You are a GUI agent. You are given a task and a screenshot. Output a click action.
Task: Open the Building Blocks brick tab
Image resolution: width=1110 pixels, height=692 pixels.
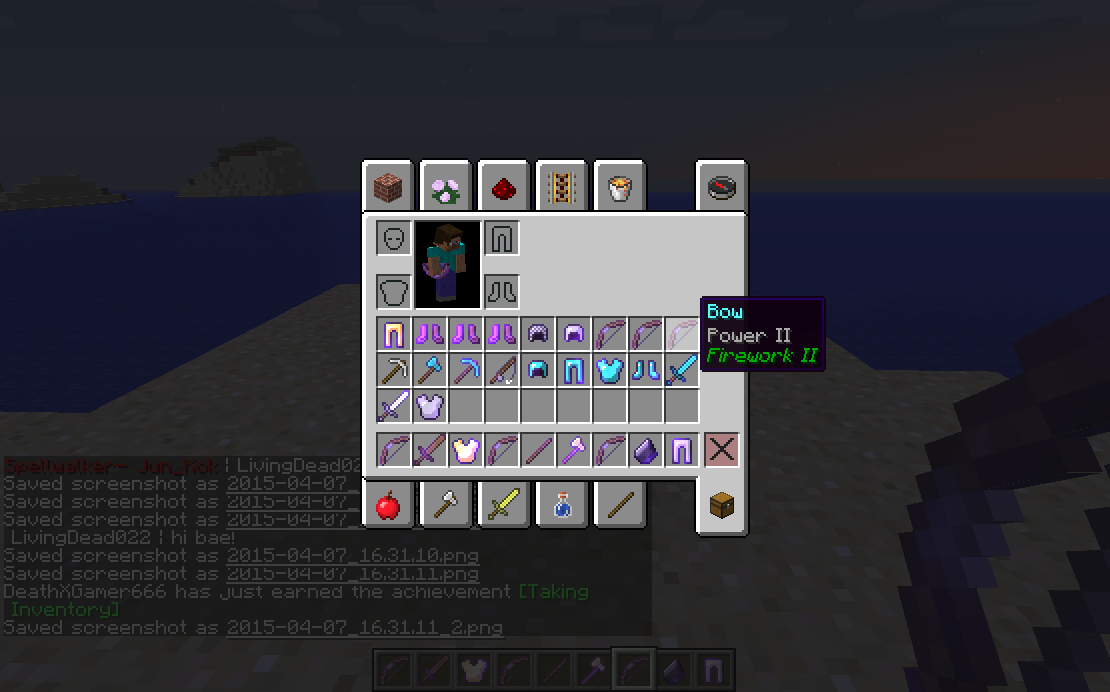(387, 186)
